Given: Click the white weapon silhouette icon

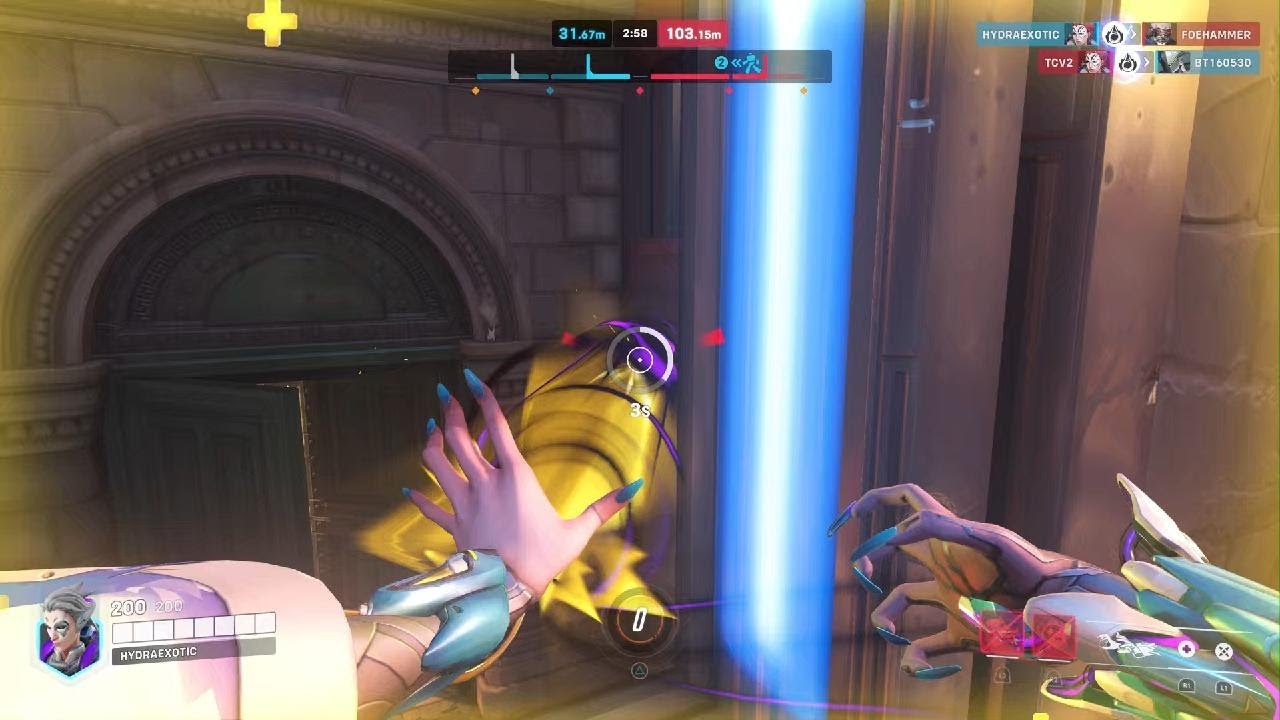Looking at the screenshot, I should click(x=1126, y=645).
